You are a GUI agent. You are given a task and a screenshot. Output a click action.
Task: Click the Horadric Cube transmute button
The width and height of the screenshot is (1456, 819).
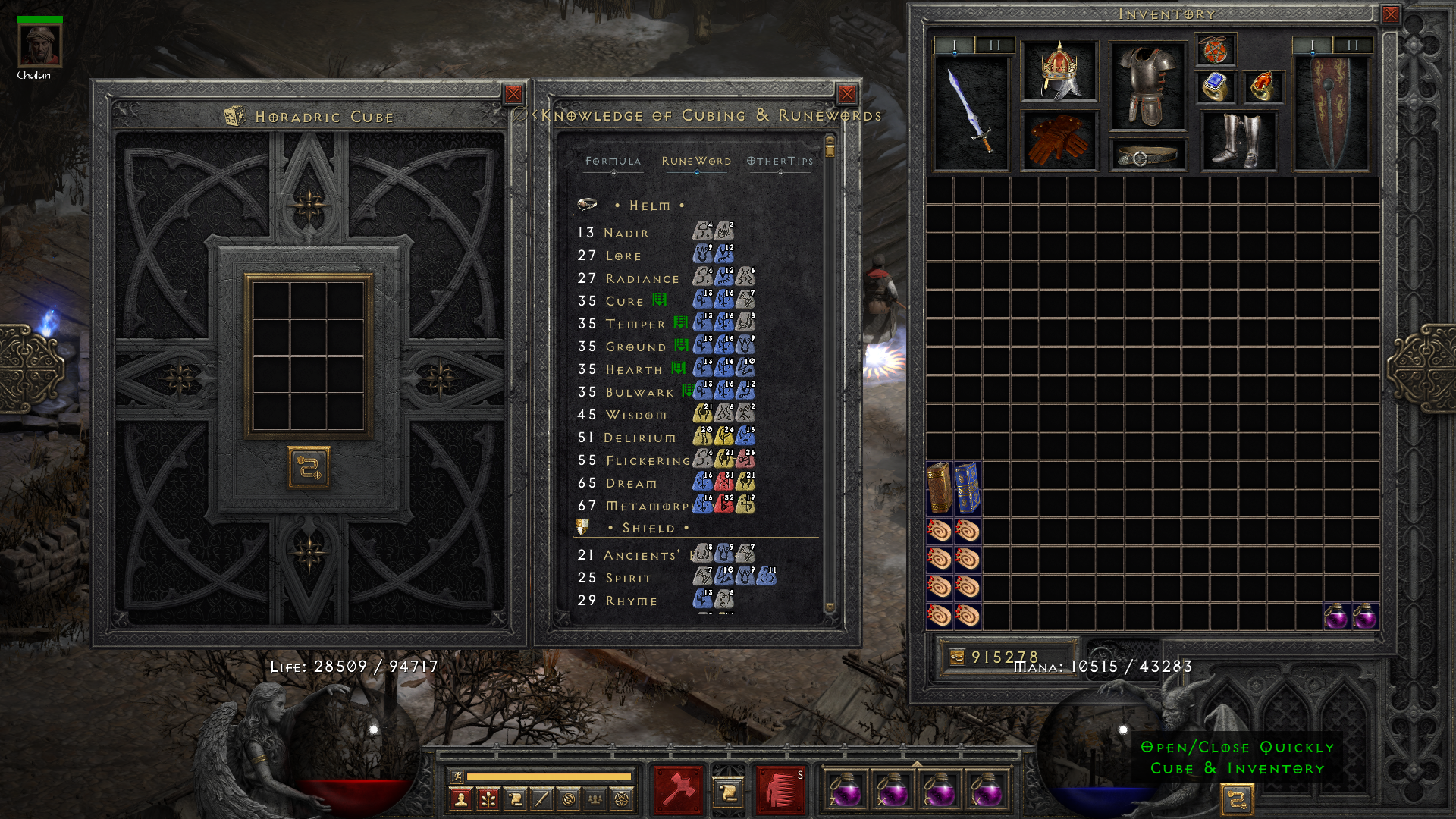[x=309, y=466]
